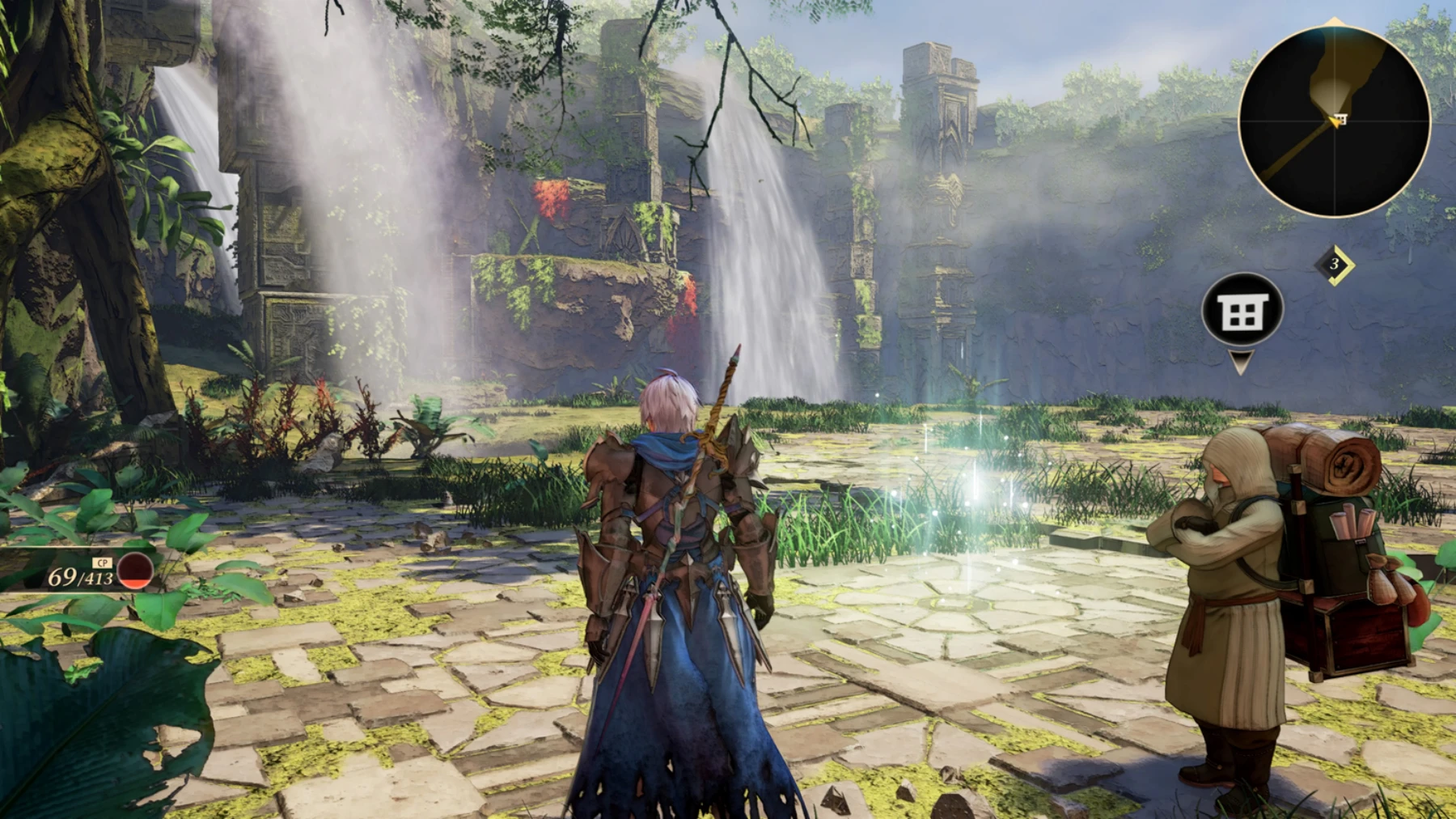Open the circular minimap
The image size is (1456, 819).
(1334, 121)
